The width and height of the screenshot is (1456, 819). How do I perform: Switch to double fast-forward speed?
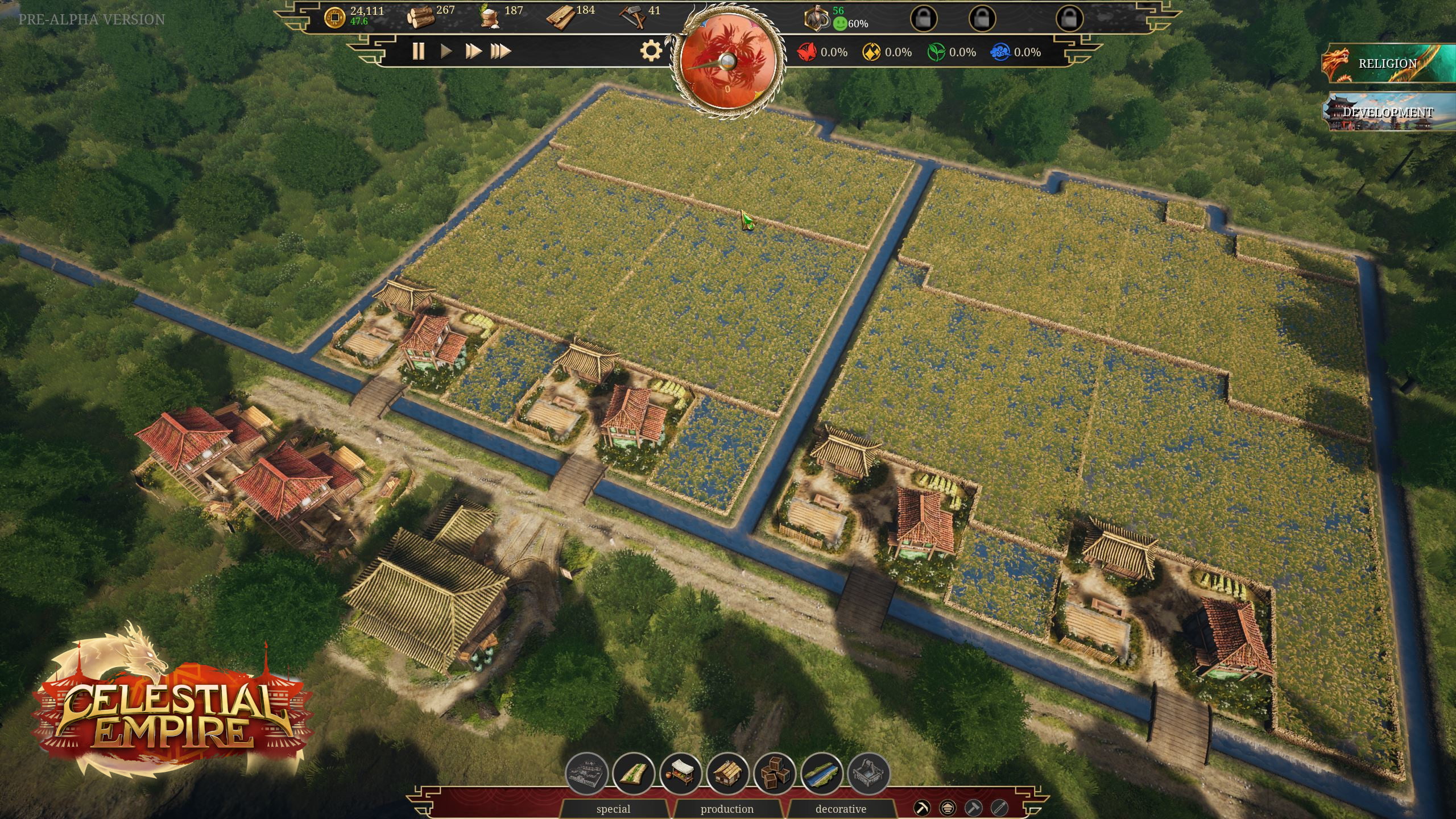[x=473, y=51]
